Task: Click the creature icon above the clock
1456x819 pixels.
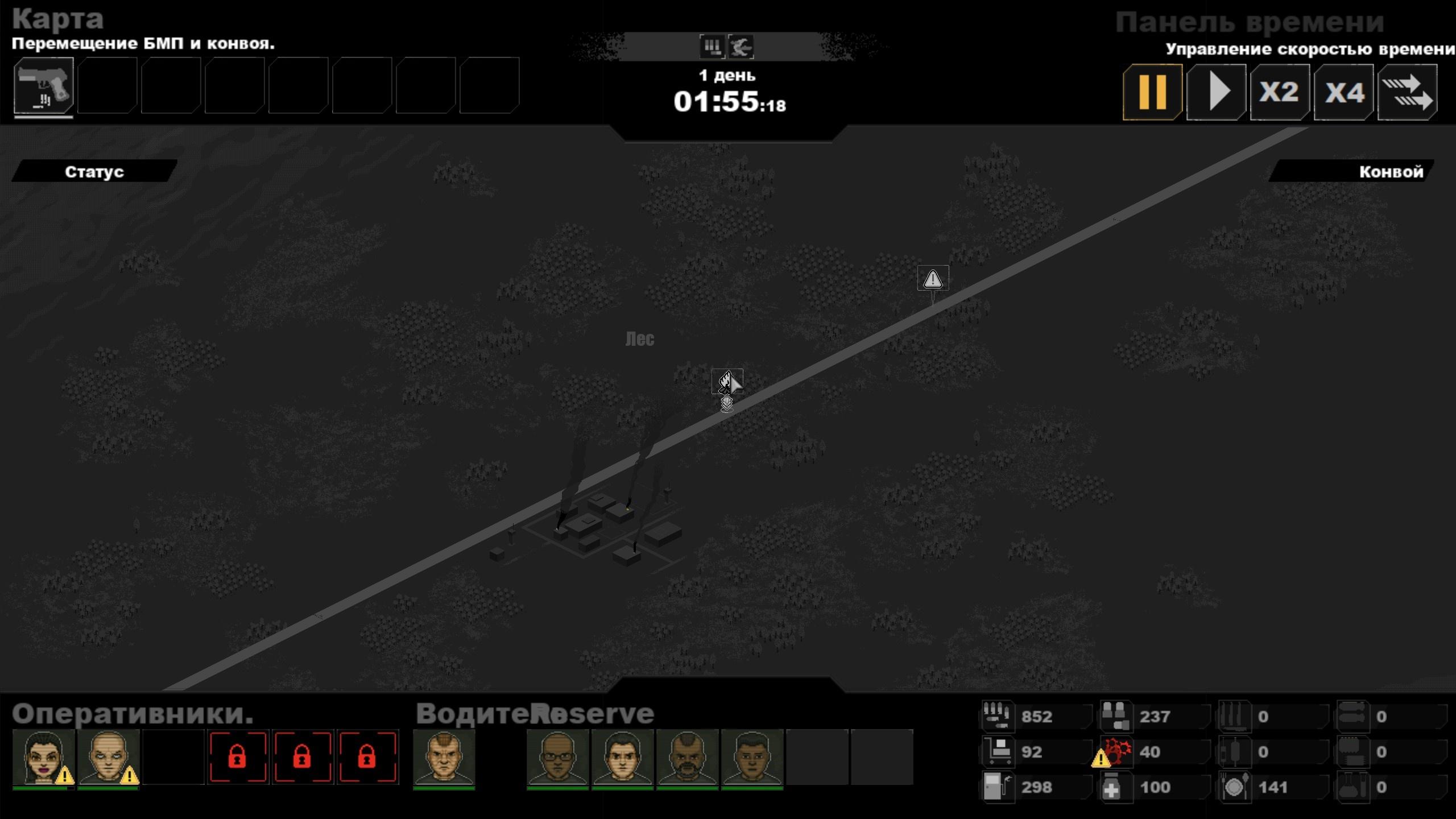Action: click(x=741, y=47)
